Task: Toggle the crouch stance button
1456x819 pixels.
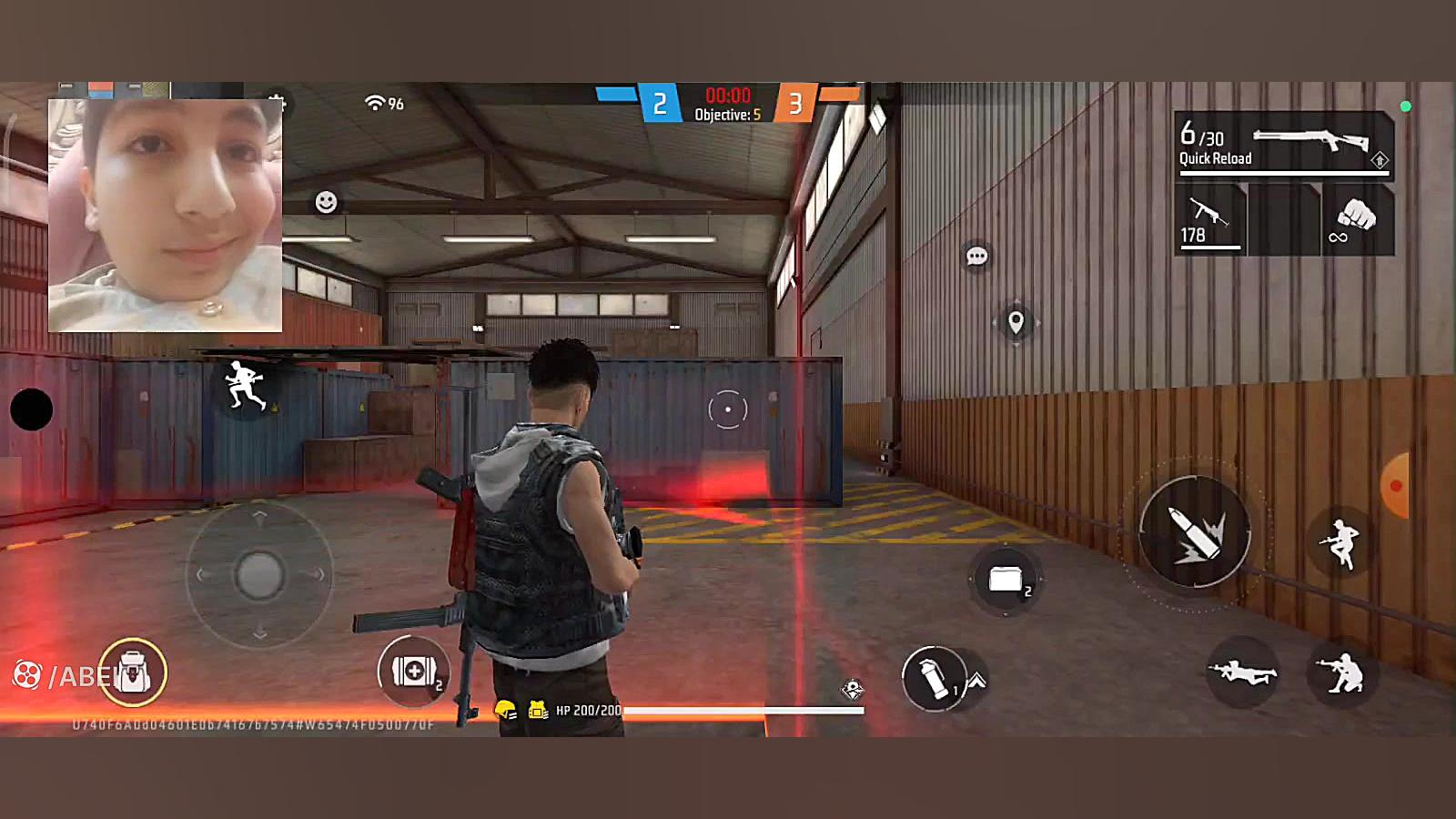Action: (x=1340, y=673)
